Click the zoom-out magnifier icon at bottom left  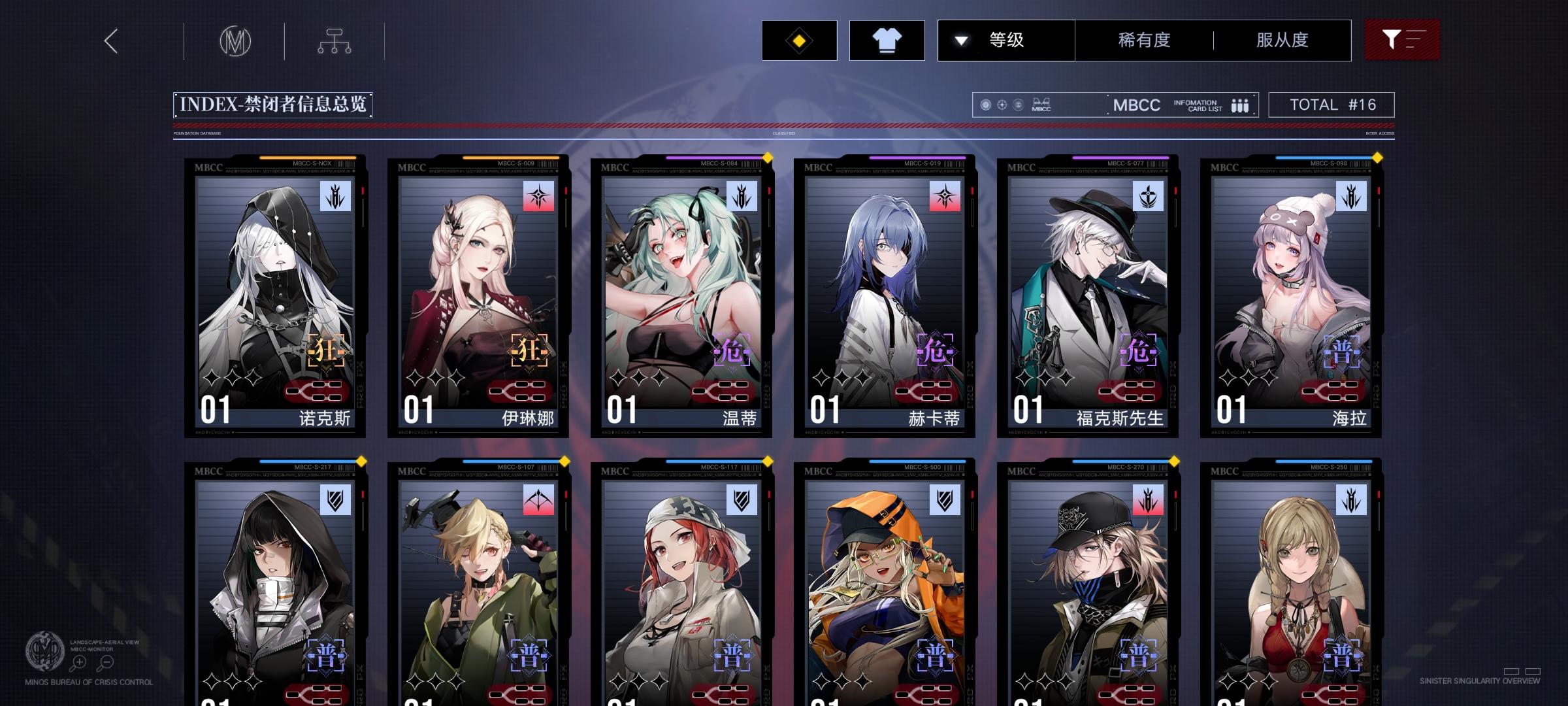(106, 662)
